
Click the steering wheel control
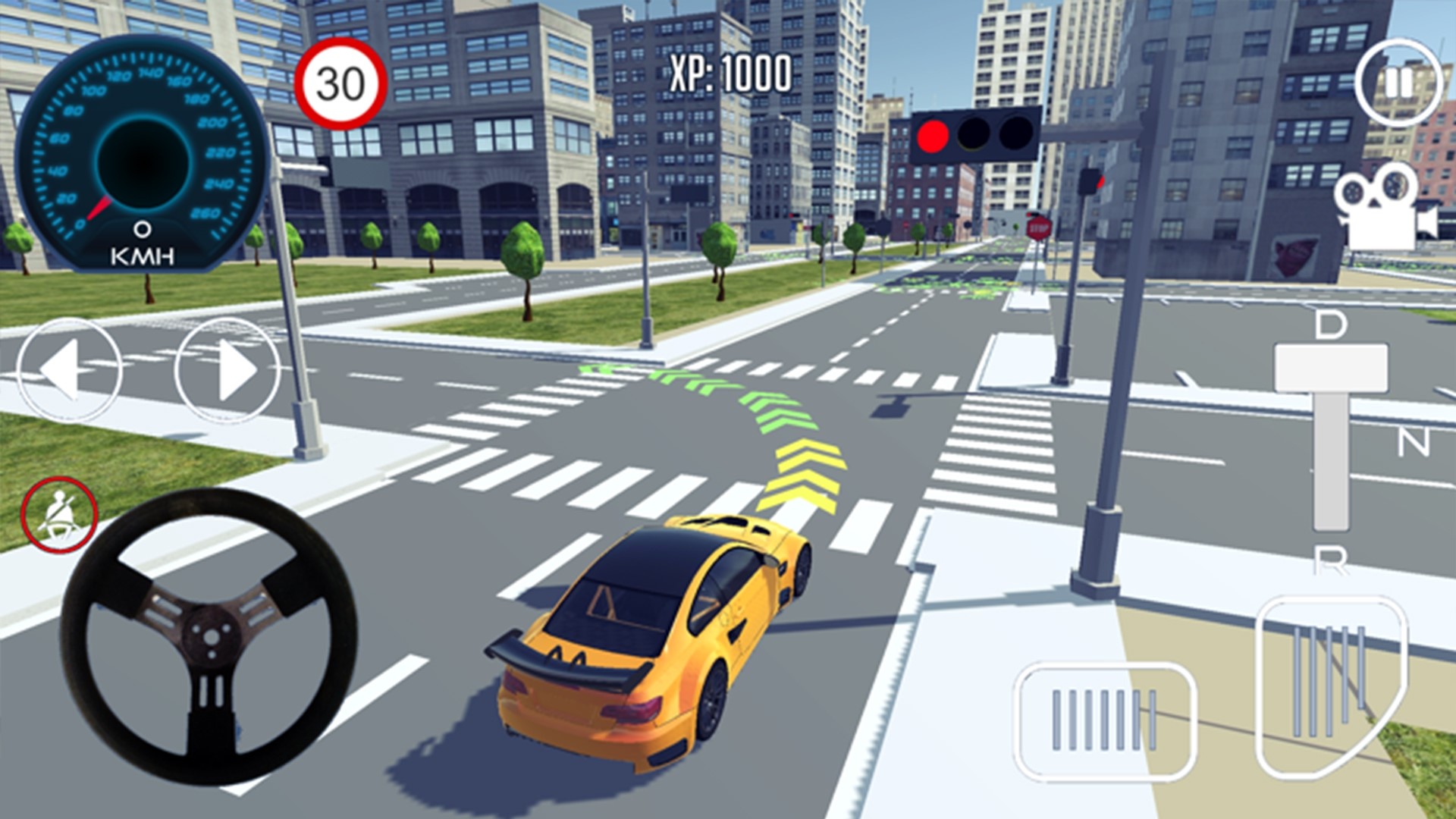209,635
